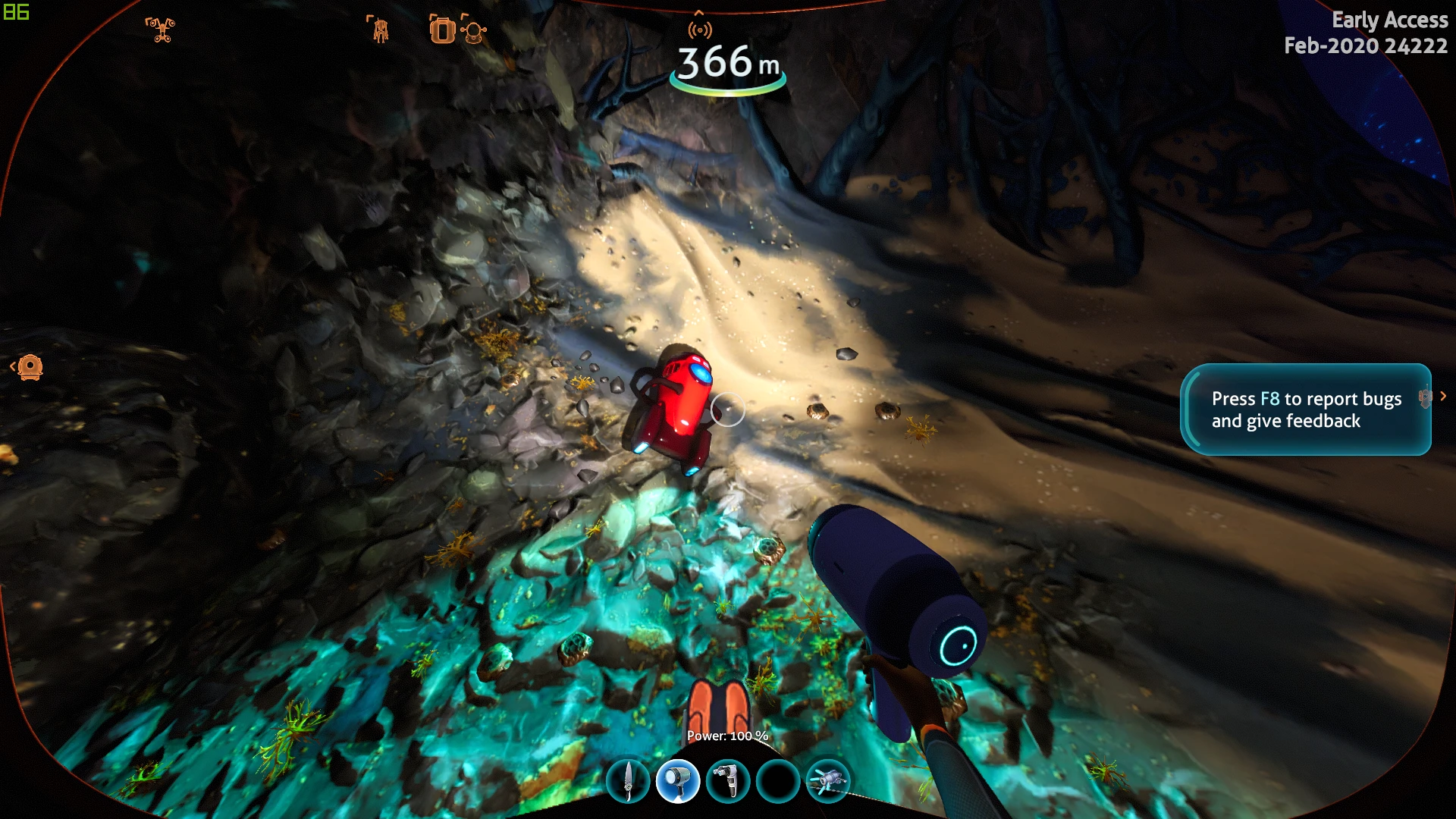Click the orange pod marker on the left edge
Screen dimensions: 1456x819
[30, 367]
